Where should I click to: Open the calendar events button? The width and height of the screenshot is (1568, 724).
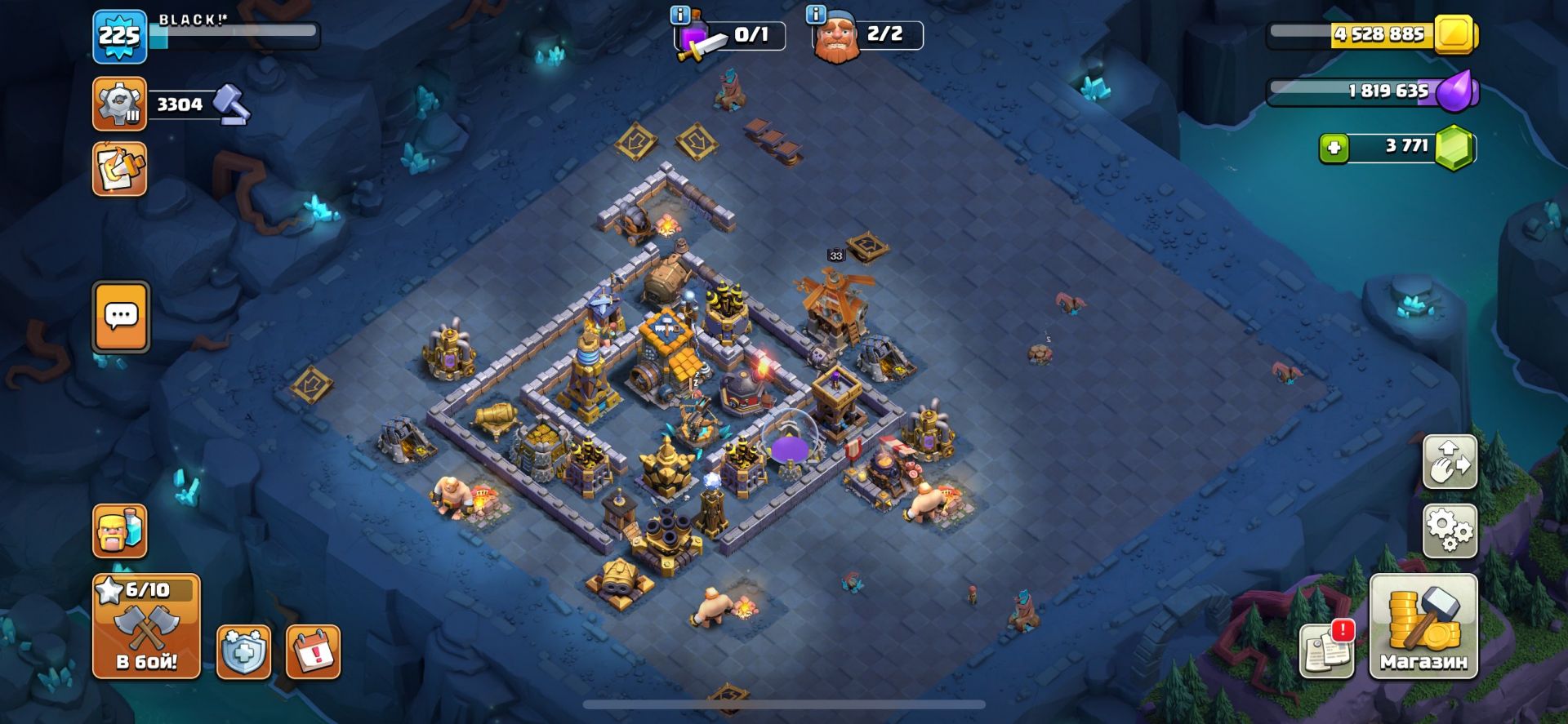coord(313,652)
